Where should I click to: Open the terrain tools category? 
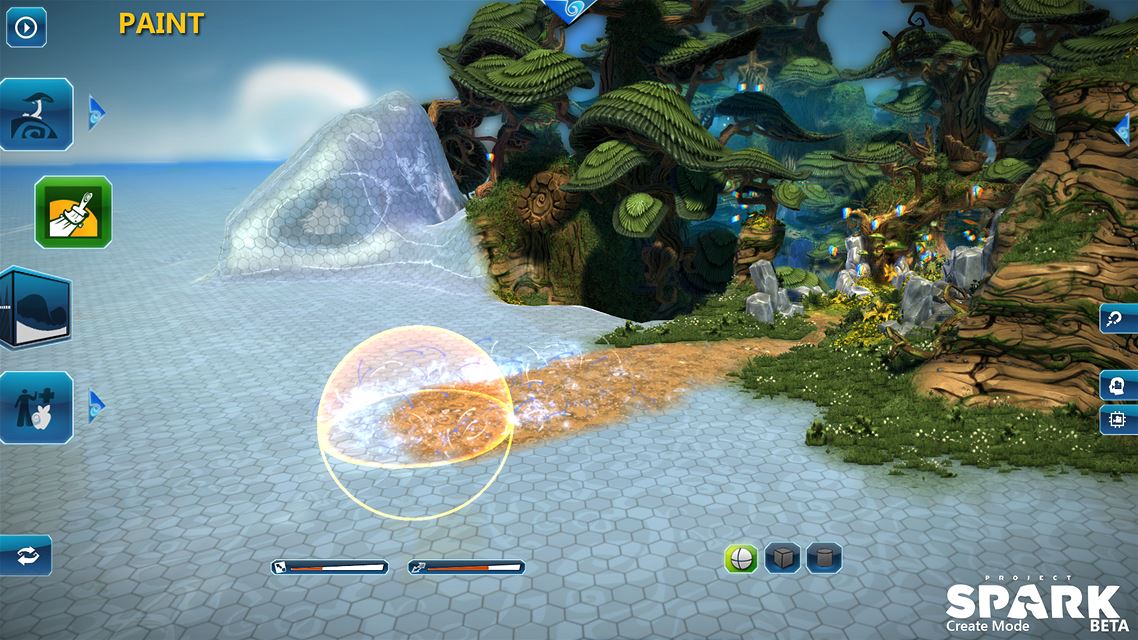click(37, 114)
